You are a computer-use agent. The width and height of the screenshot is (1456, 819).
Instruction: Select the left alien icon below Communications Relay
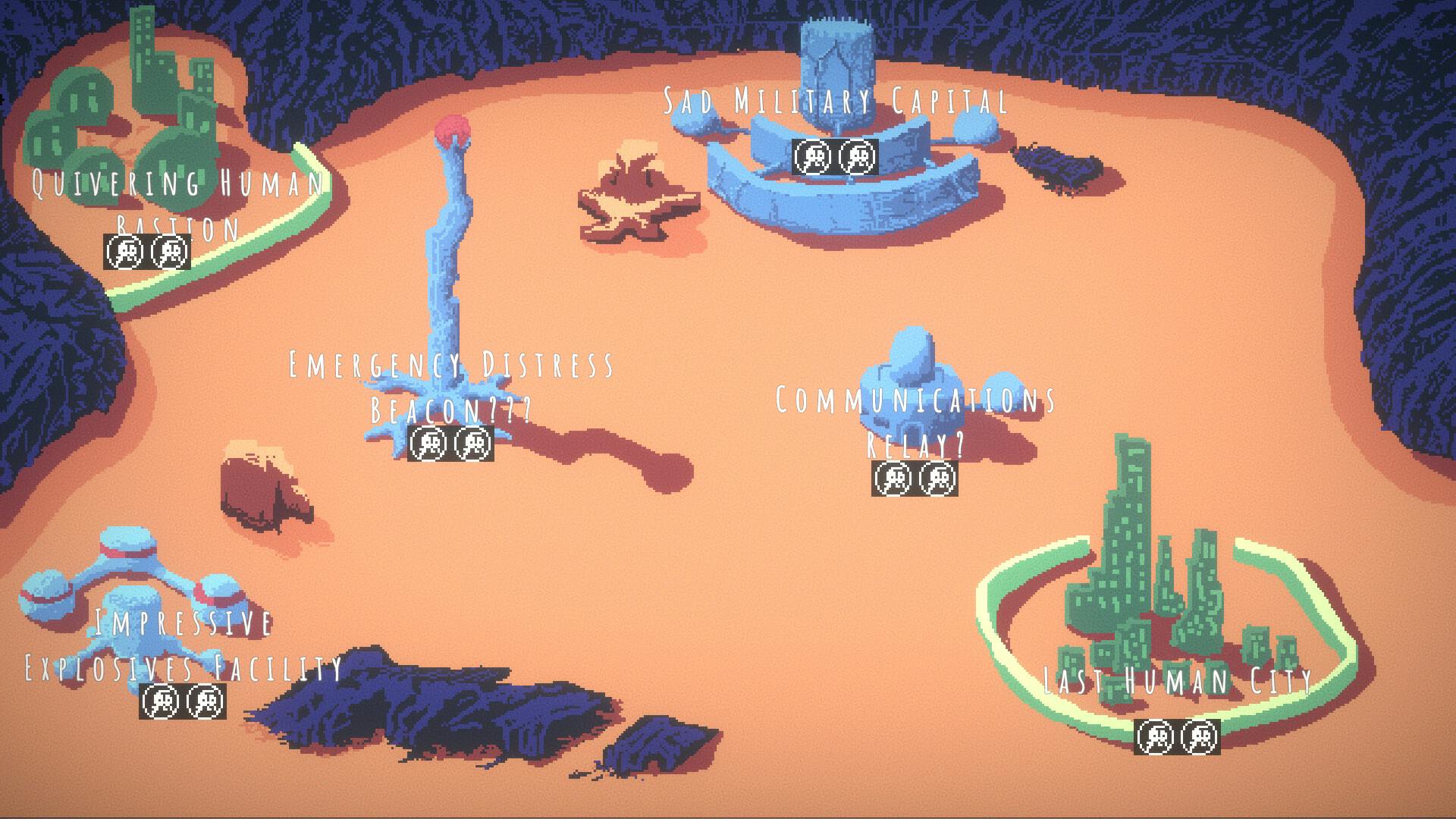tap(892, 479)
